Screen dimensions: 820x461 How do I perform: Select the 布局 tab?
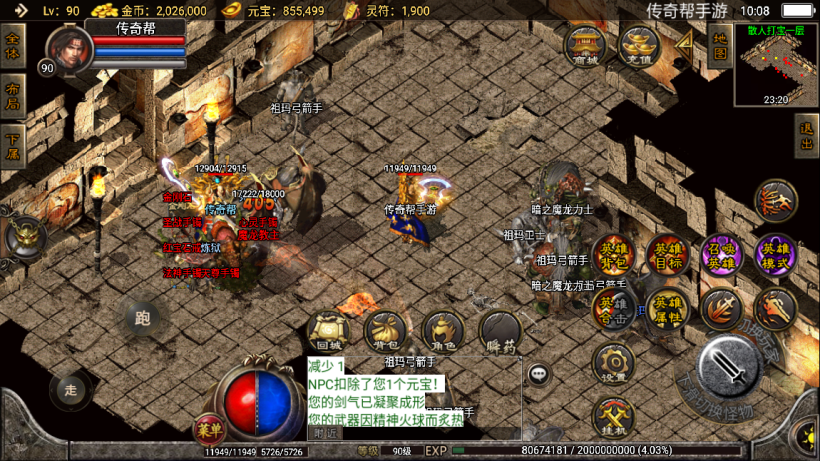[x=13, y=96]
